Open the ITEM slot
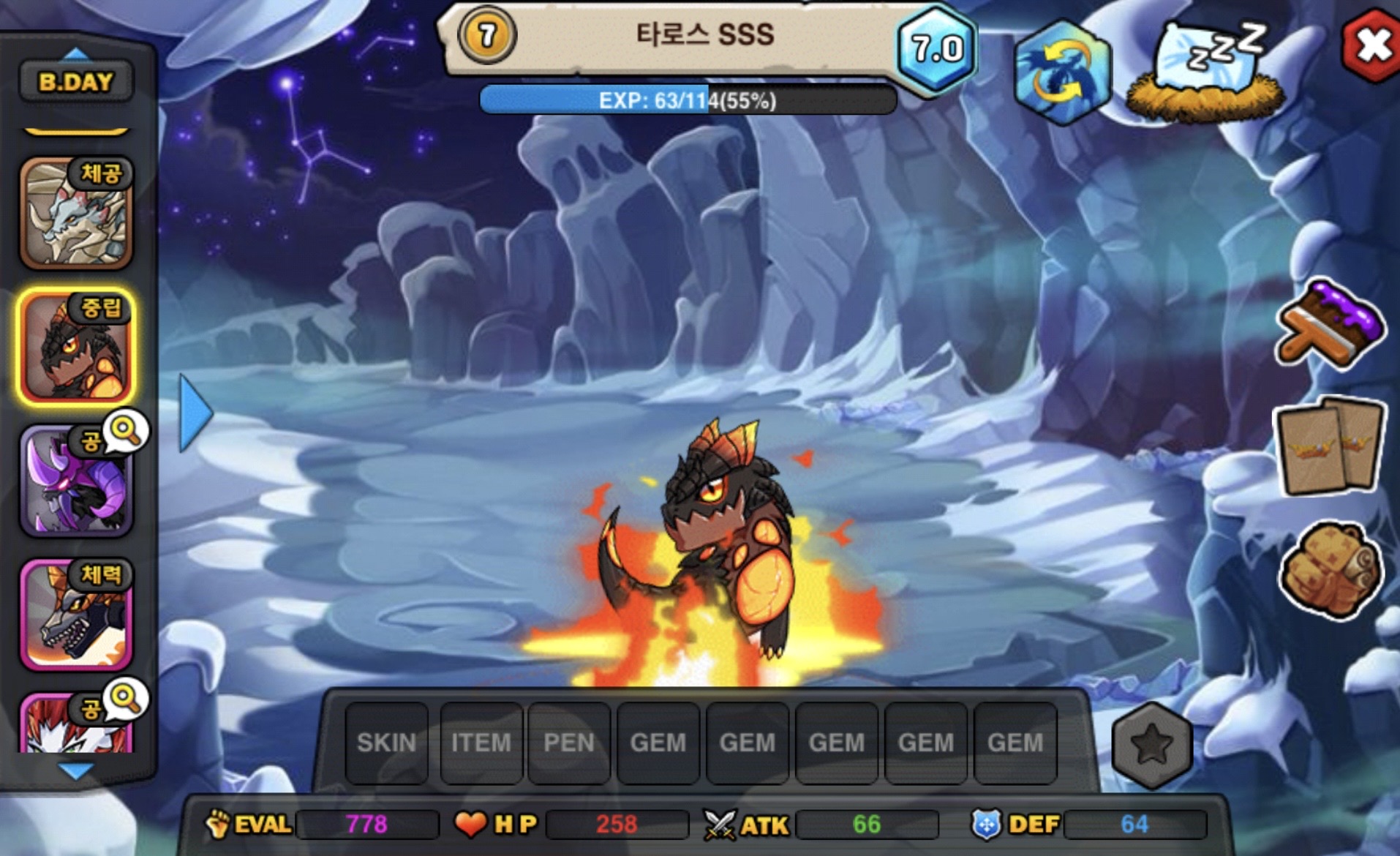Image resolution: width=1400 pixels, height=856 pixels. click(481, 743)
